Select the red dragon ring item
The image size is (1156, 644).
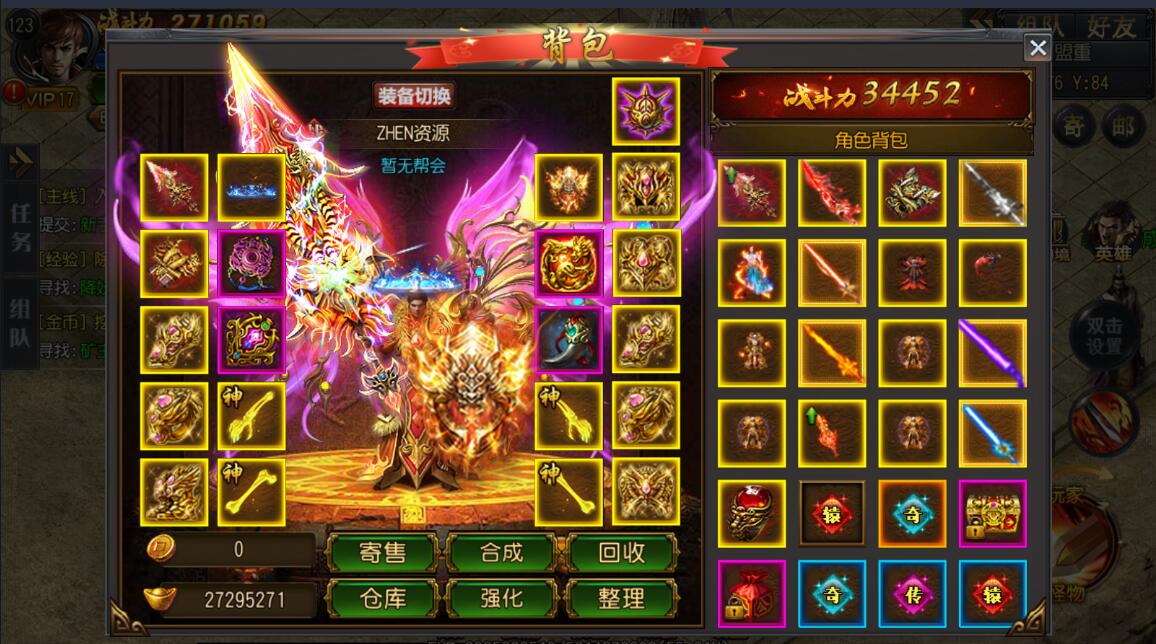pos(752,513)
